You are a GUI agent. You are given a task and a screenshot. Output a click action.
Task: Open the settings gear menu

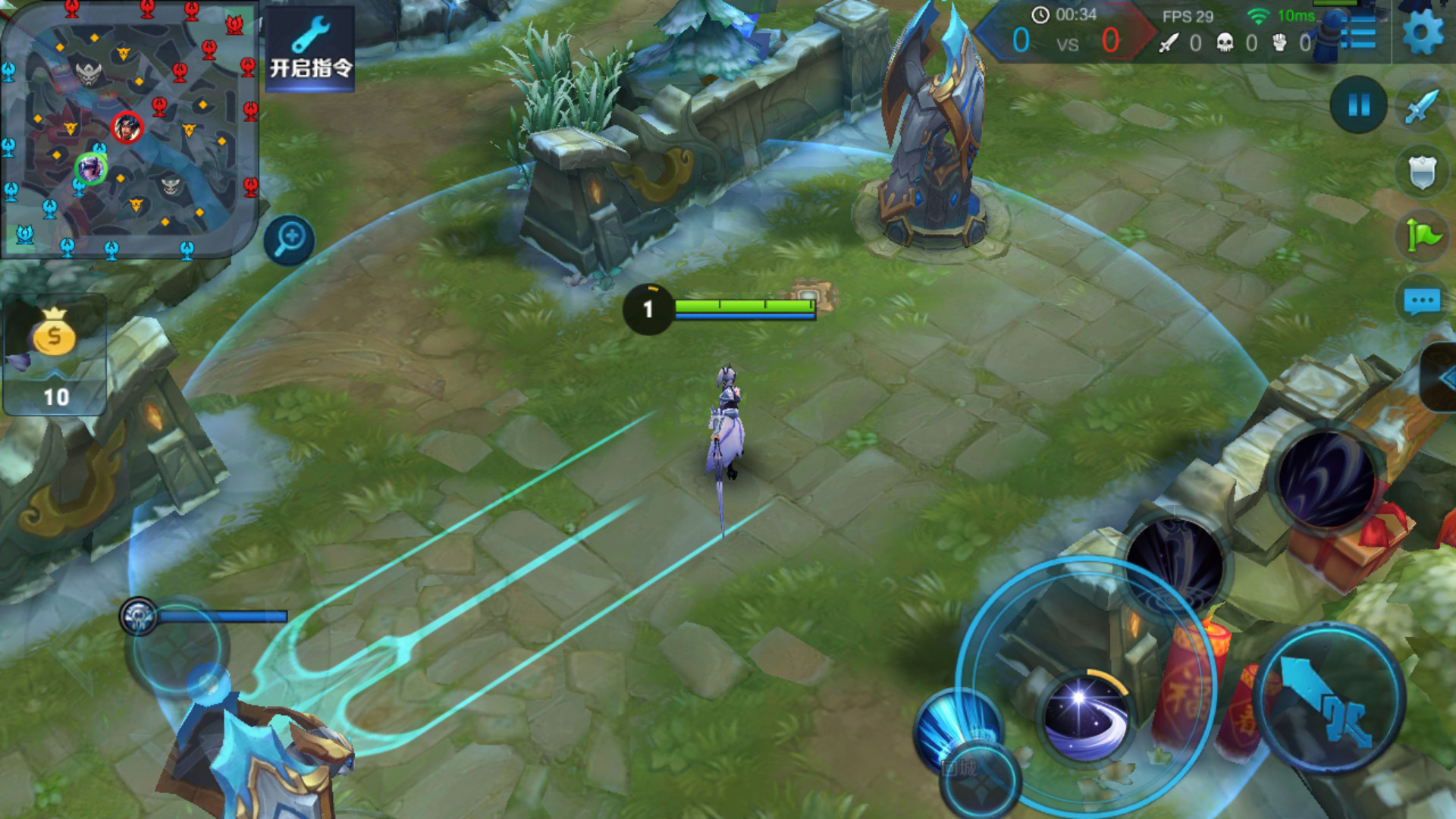tap(1423, 34)
